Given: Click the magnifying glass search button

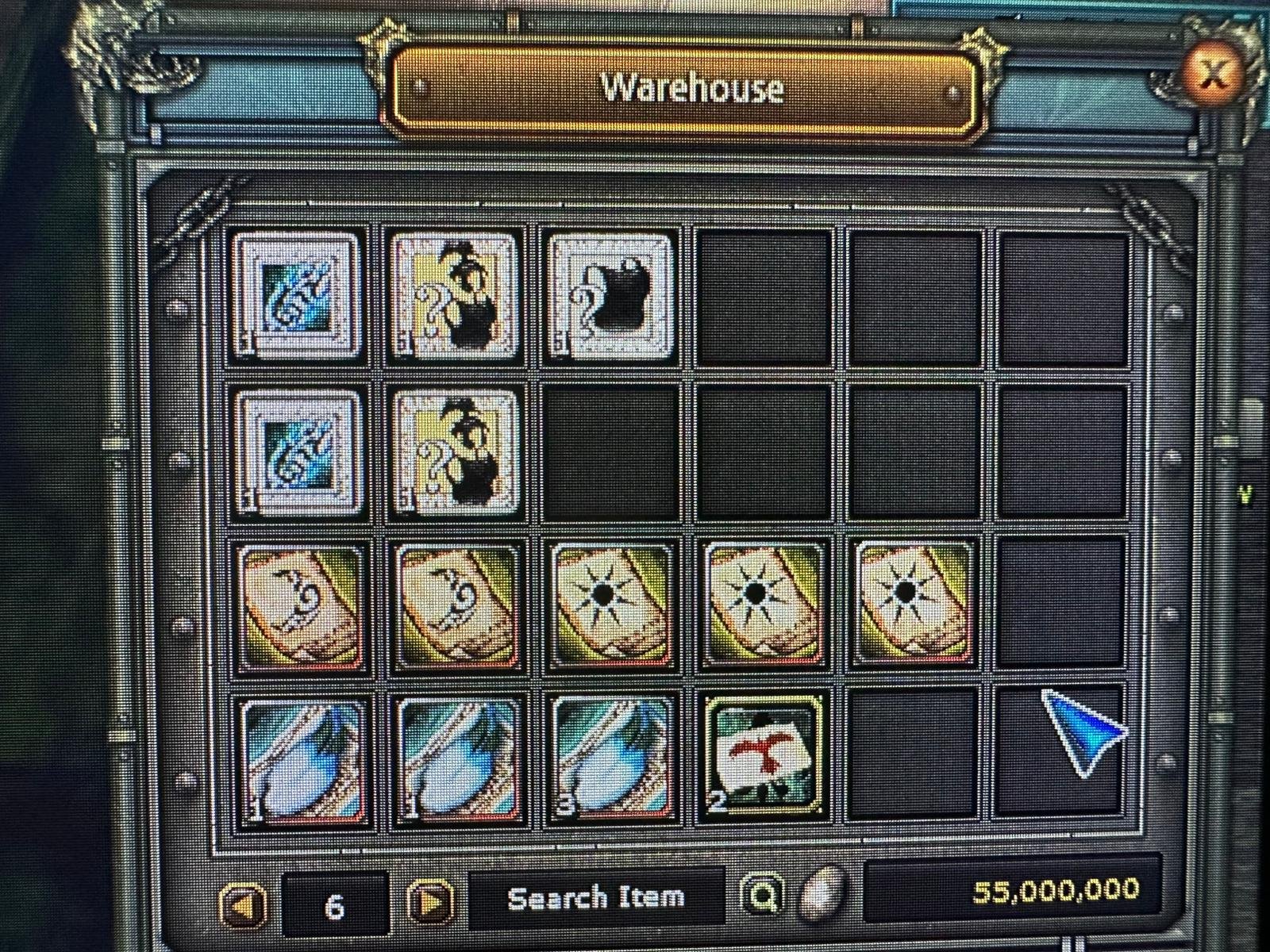Looking at the screenshot, I should 763,897.
